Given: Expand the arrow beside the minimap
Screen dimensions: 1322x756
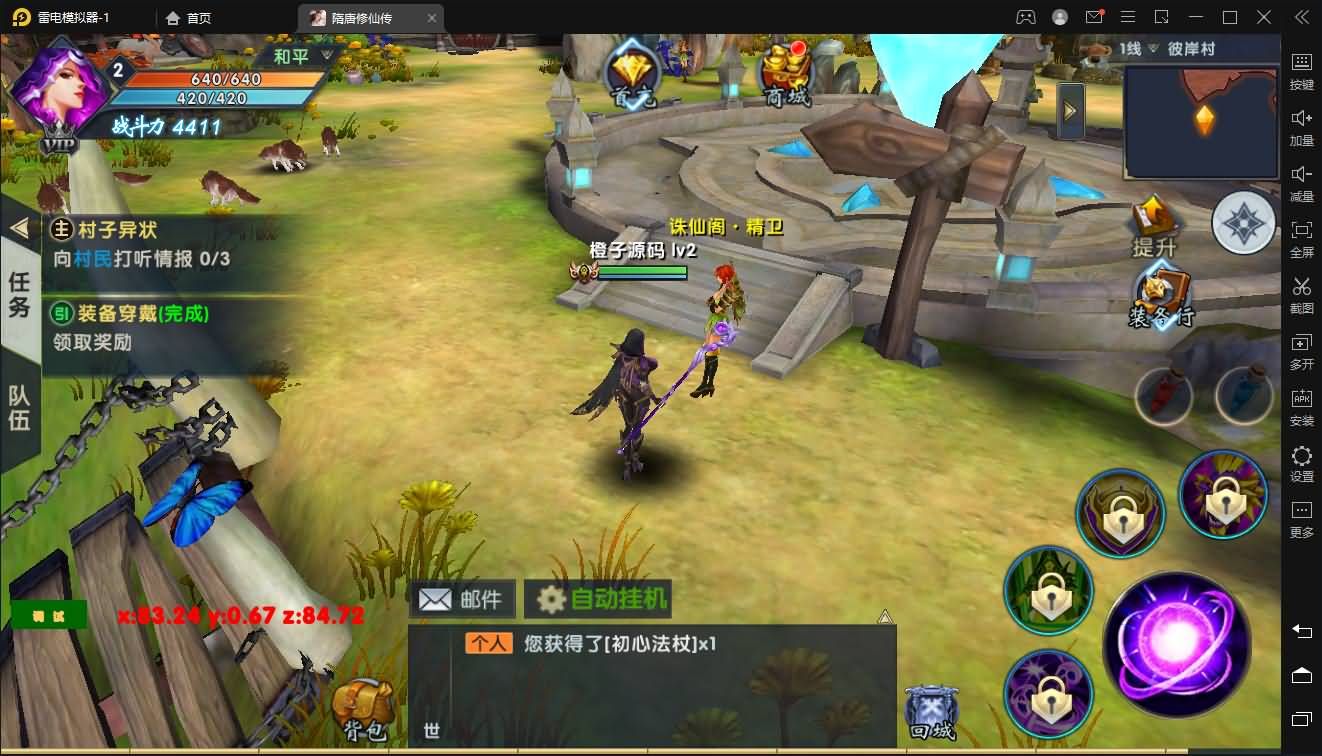Looking at the screenshot, I should point(1070,110).
